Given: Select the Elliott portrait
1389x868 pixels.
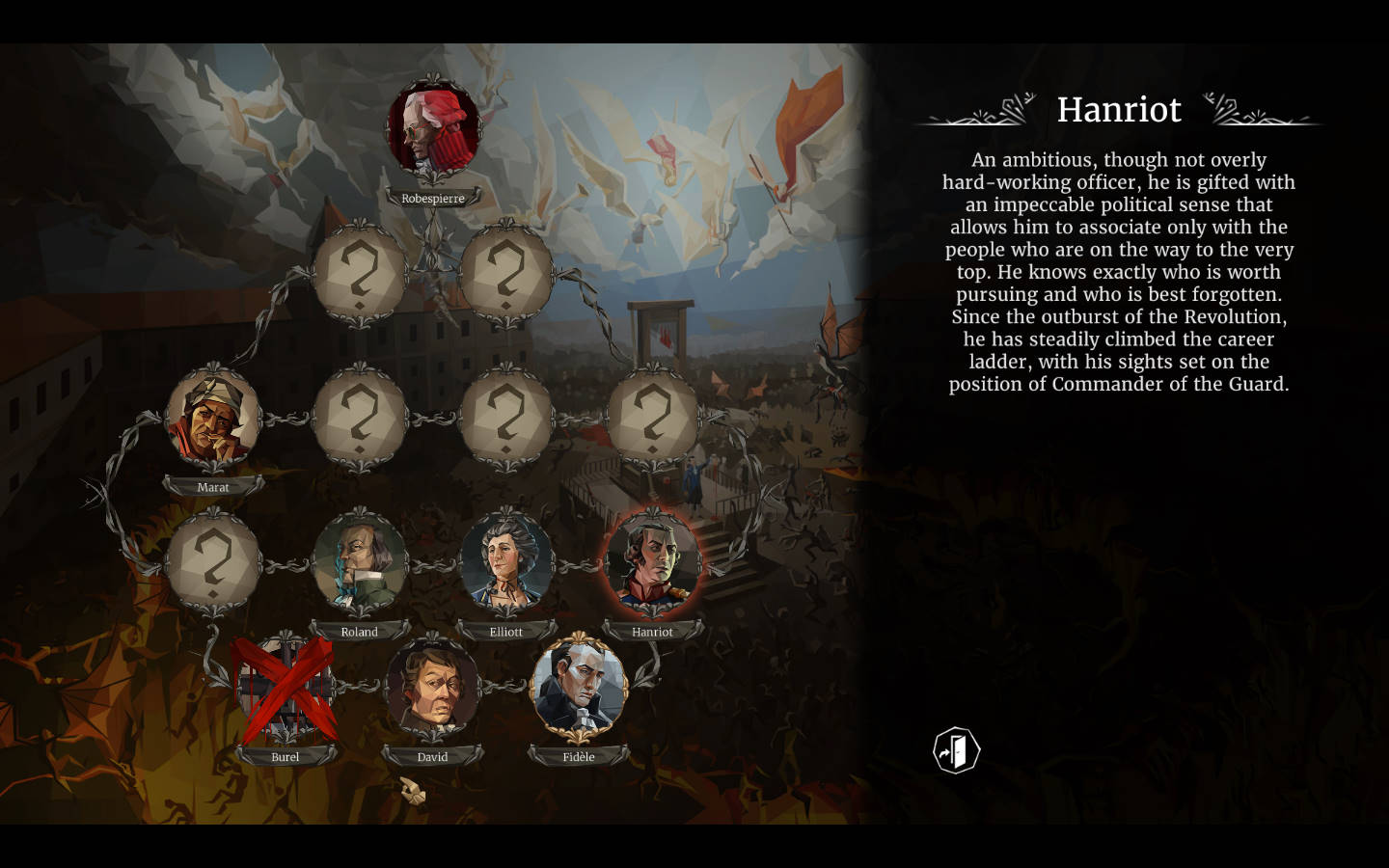Looking at the screenshot, I should pos(506,565).
